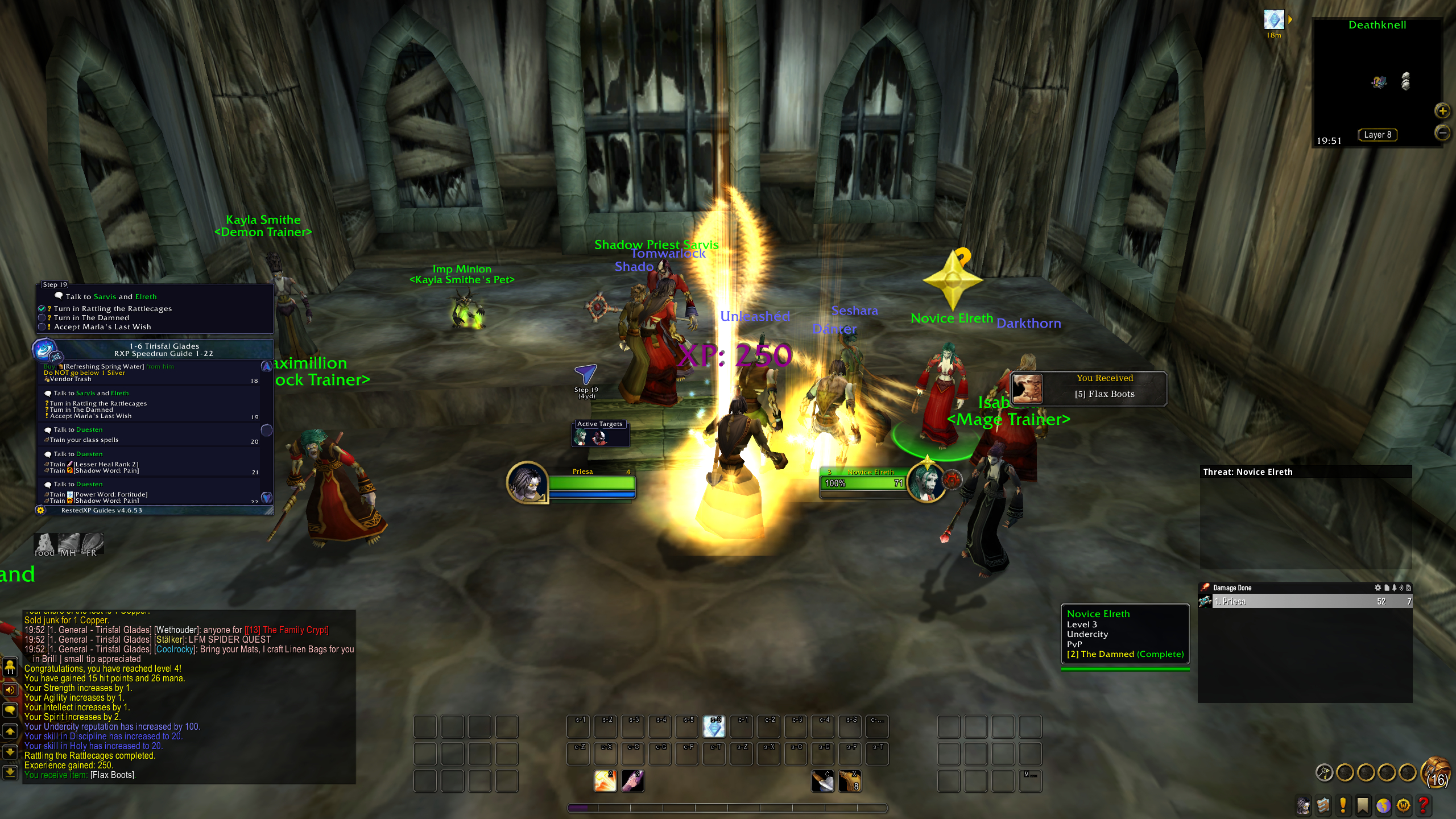Open RestedXP Guides gear settings
Viewport: 1456px width, 819px height.
pyautogui.click(x=40, y=510)
